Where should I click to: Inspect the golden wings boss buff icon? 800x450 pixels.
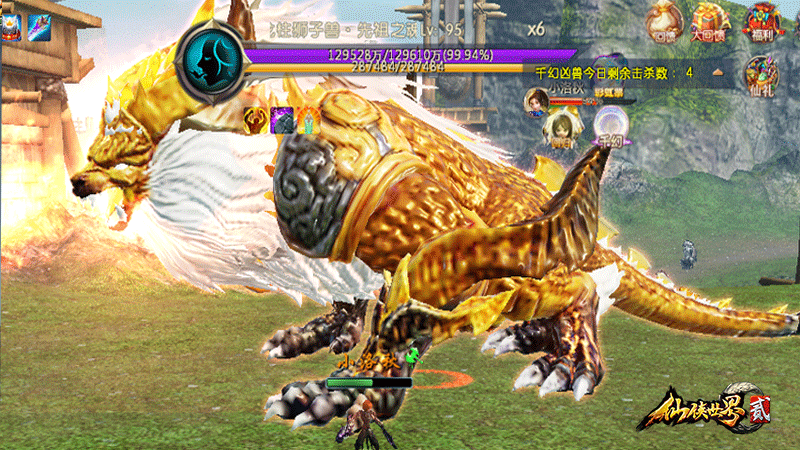coord(256,120)
